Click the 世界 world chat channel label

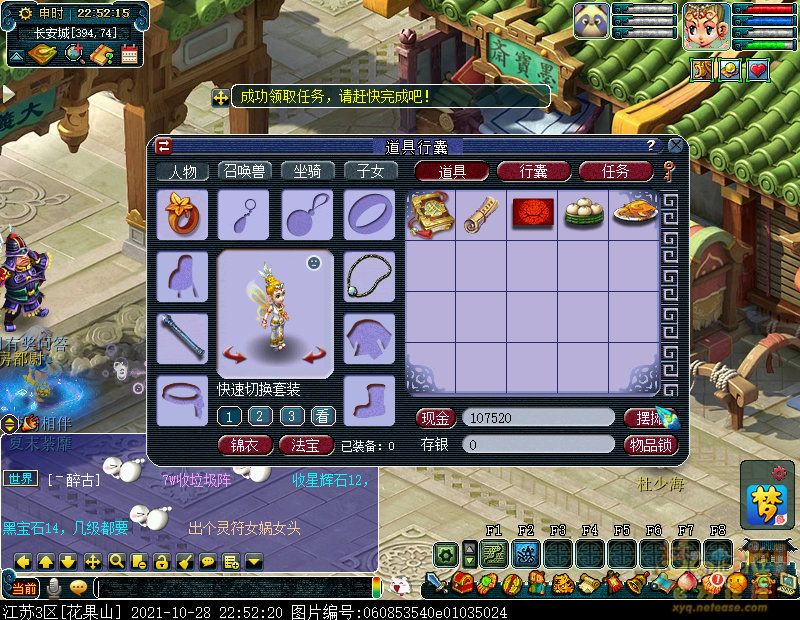[x=22, y=479]
